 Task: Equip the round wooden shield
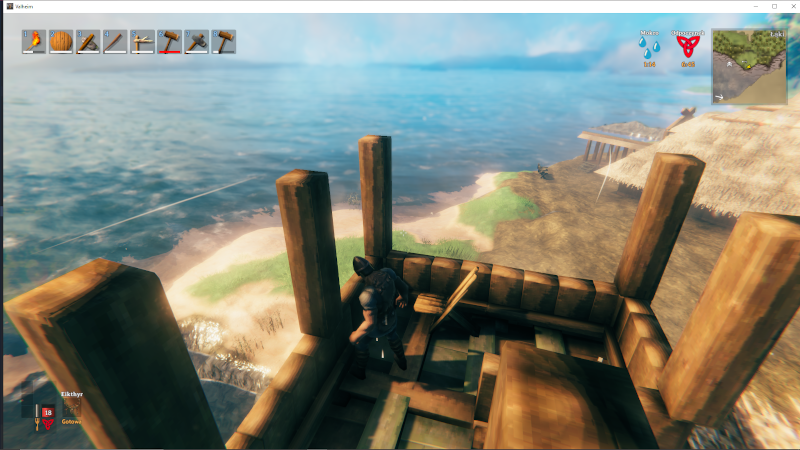61,41
